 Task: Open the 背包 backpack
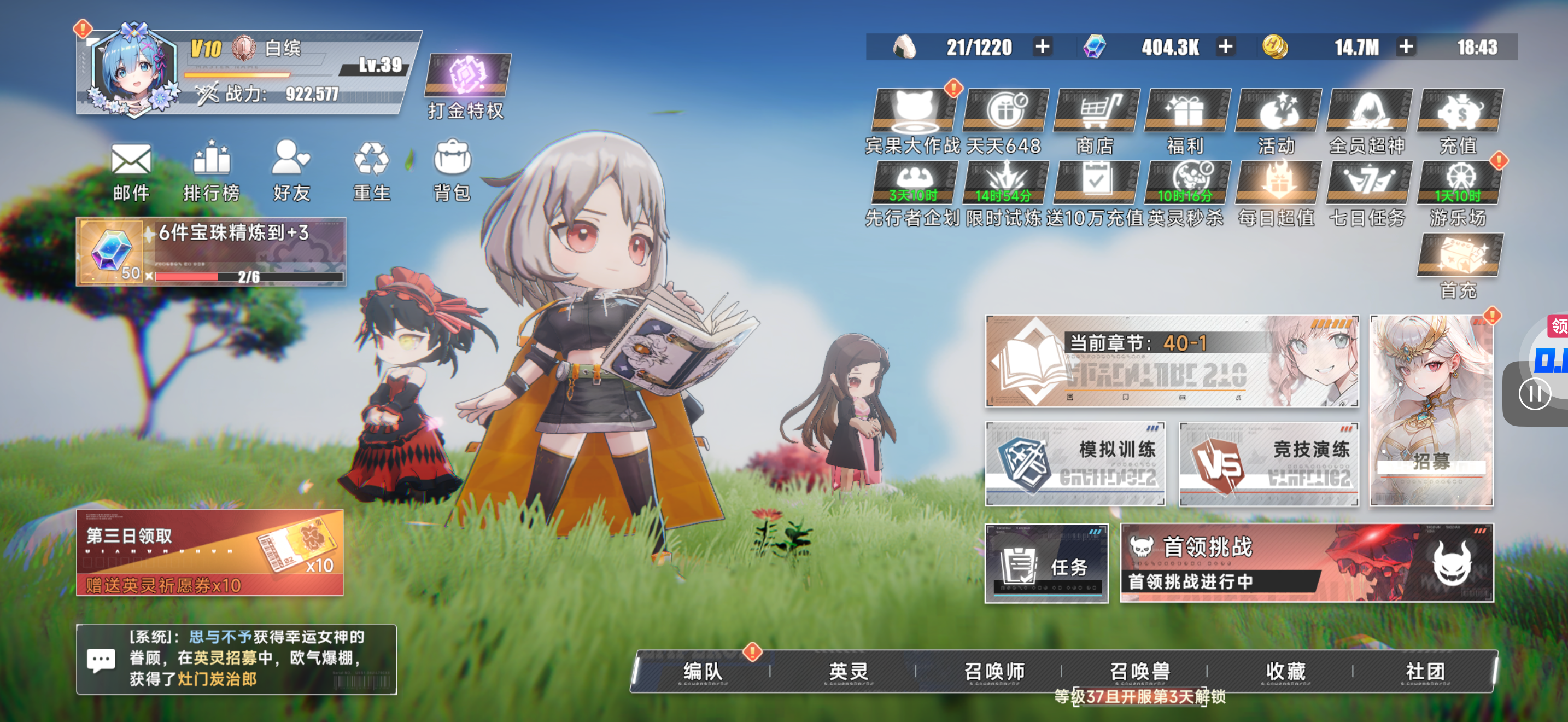(451, 172)
